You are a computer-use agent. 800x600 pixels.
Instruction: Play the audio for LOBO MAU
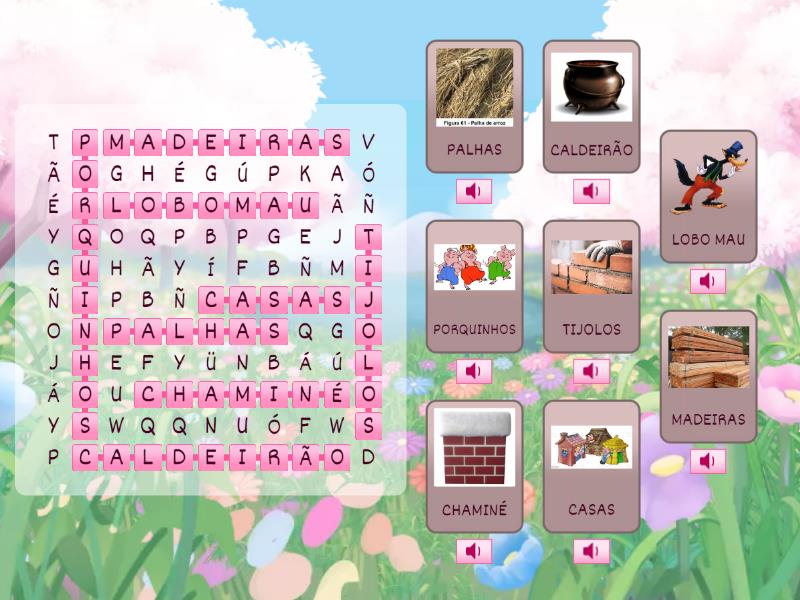(708, 281)
